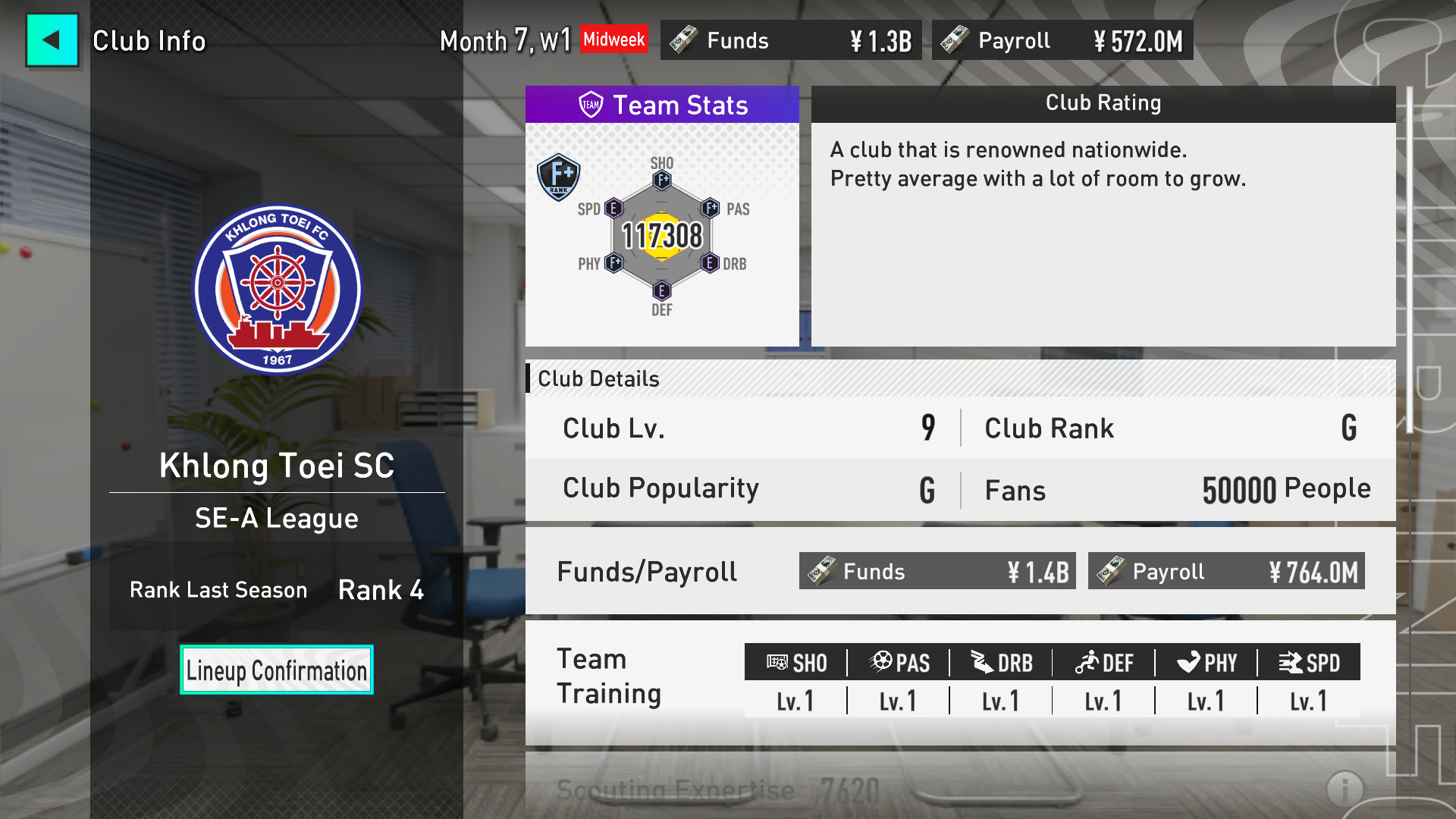The width and height of the screenshot is (1456, 819).
Task: Open Lineup Confirmation
Action: 277,670
